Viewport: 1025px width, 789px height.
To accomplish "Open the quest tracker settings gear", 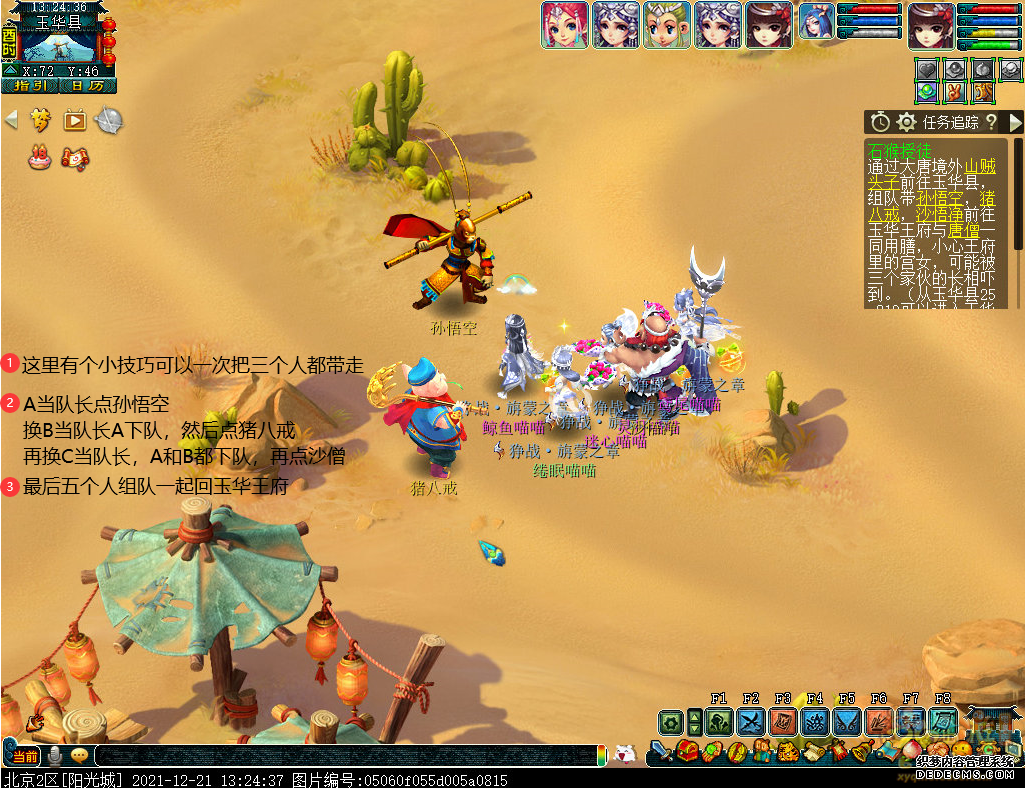I will [x=906, y=122].
